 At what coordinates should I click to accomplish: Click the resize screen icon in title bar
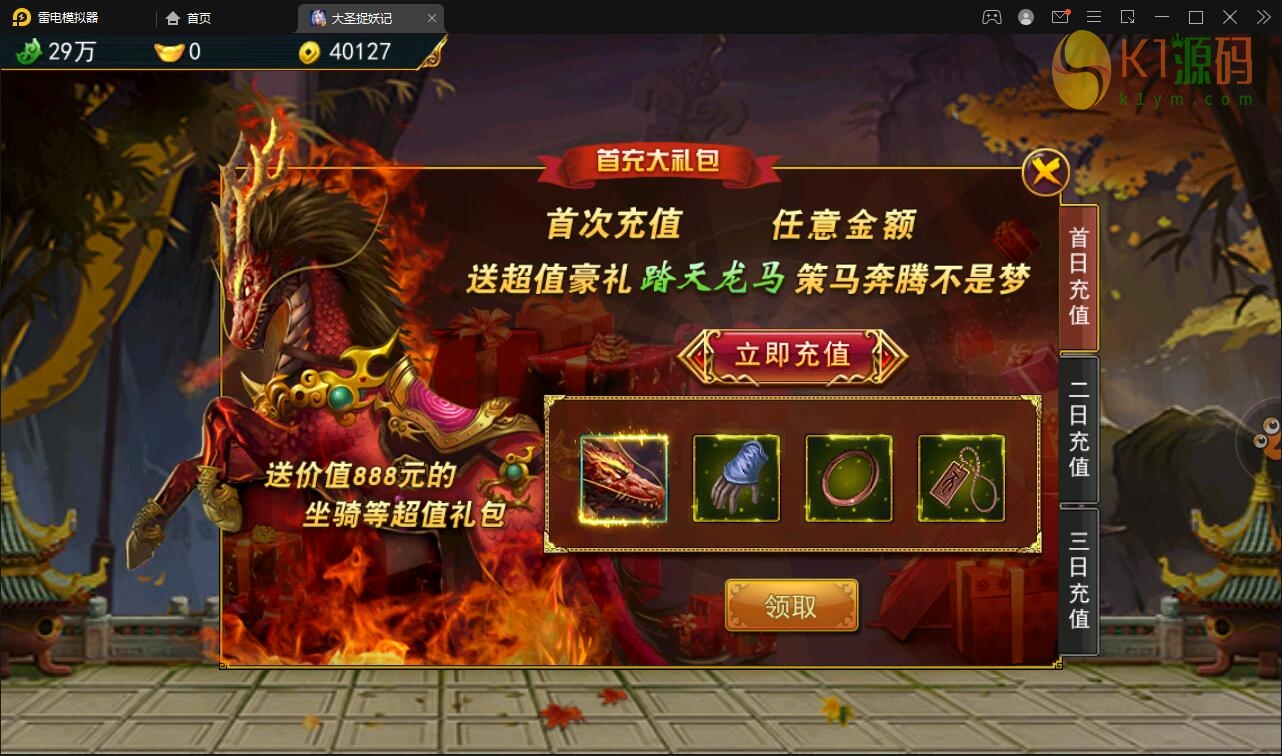pos(1128,17)
